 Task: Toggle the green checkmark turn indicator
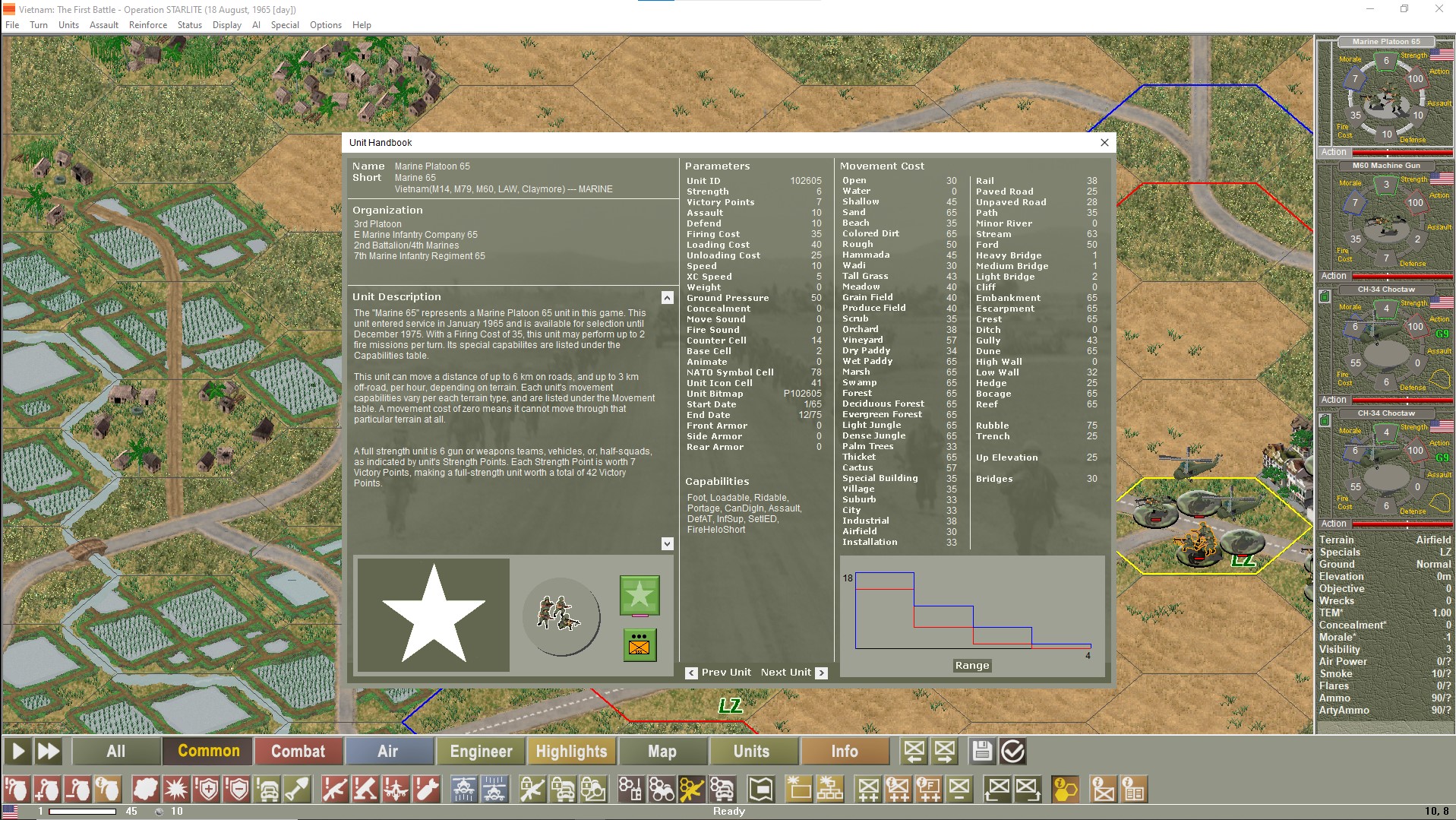(x=1012, y=751)
